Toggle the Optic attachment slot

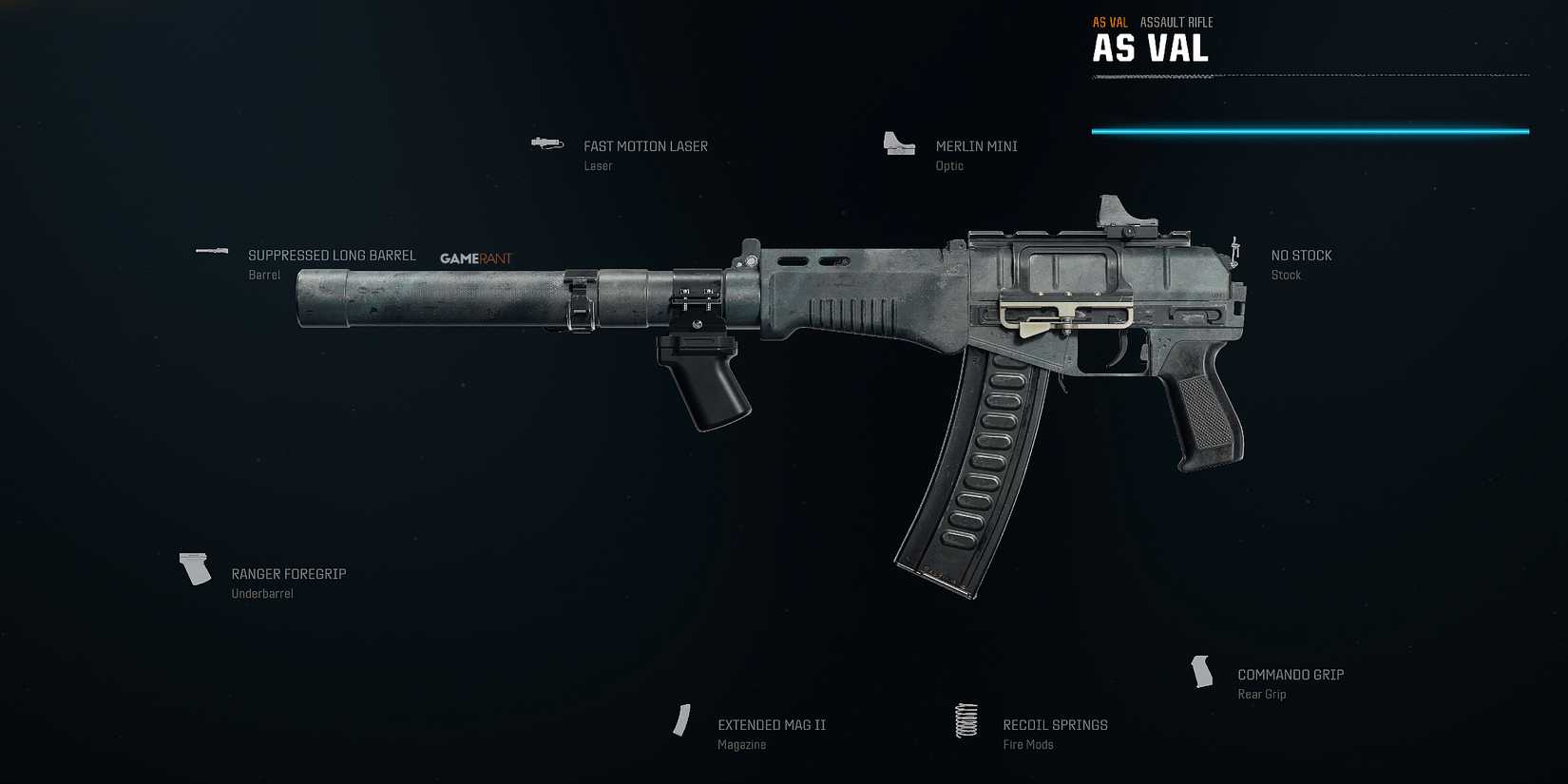point(947,165)
